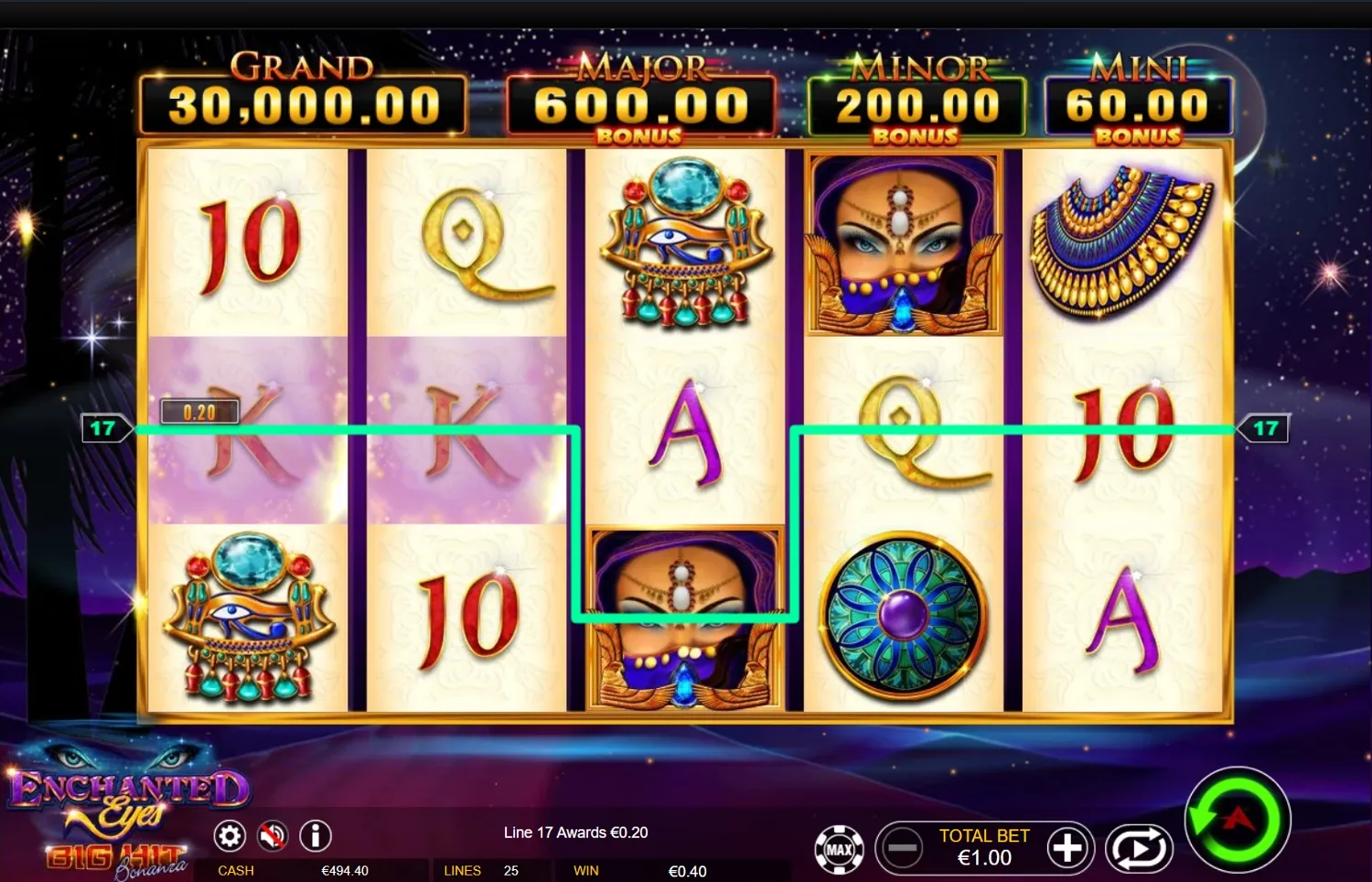Open the game settings gear
The image size is (1372, 882).
pos(230,835)
